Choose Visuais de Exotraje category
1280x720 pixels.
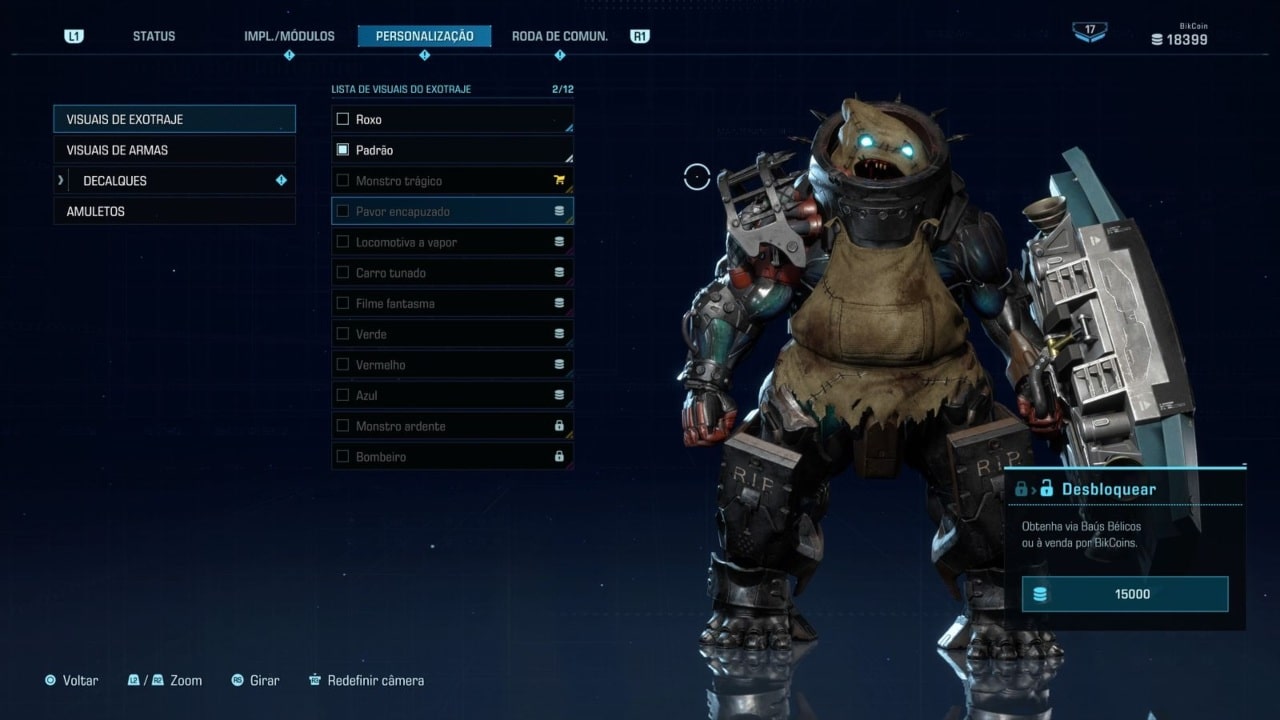click(x=174, y=119)
